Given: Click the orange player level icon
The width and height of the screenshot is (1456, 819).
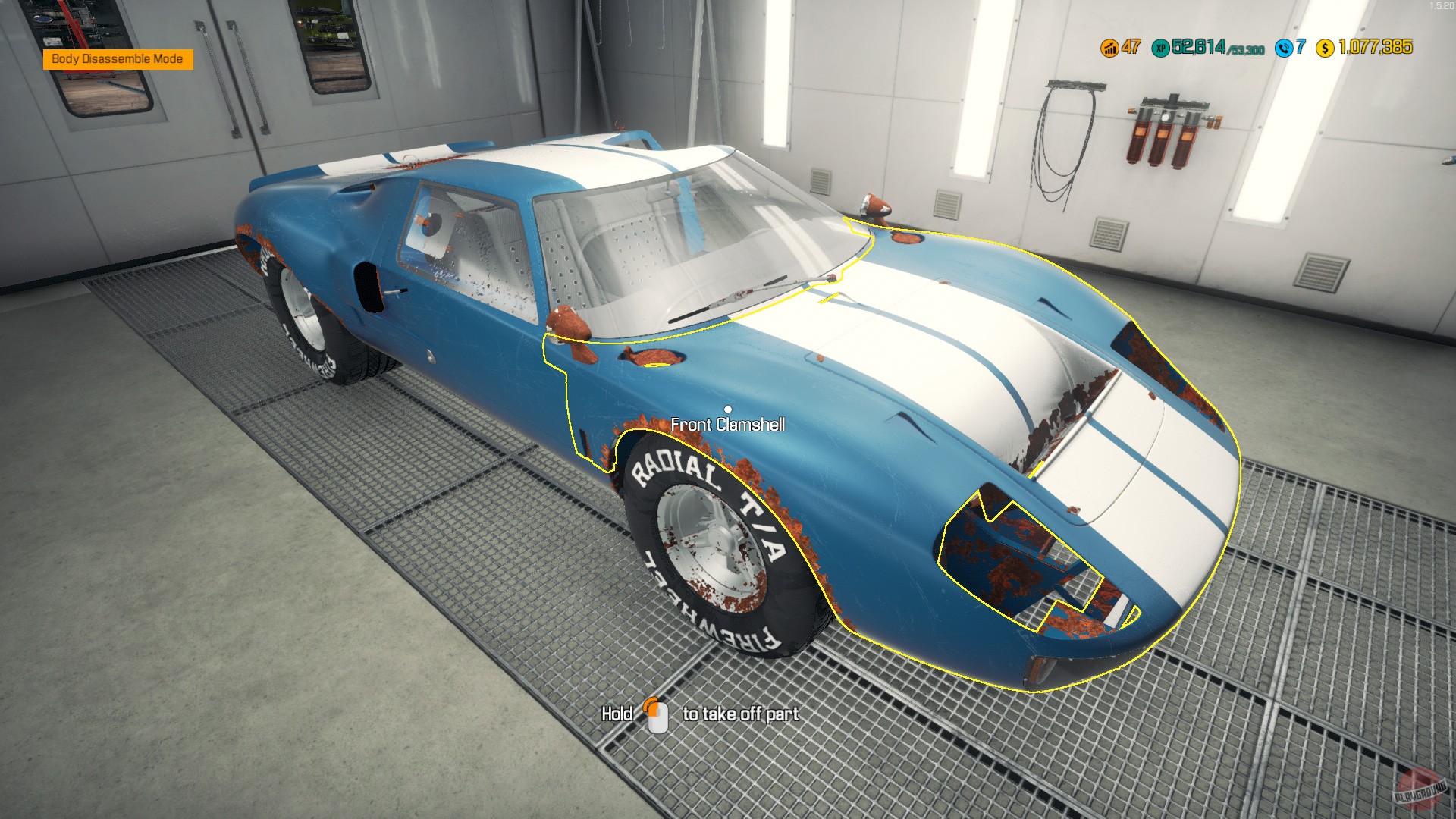Looking at the screenshot, I should pos(1109,49).
